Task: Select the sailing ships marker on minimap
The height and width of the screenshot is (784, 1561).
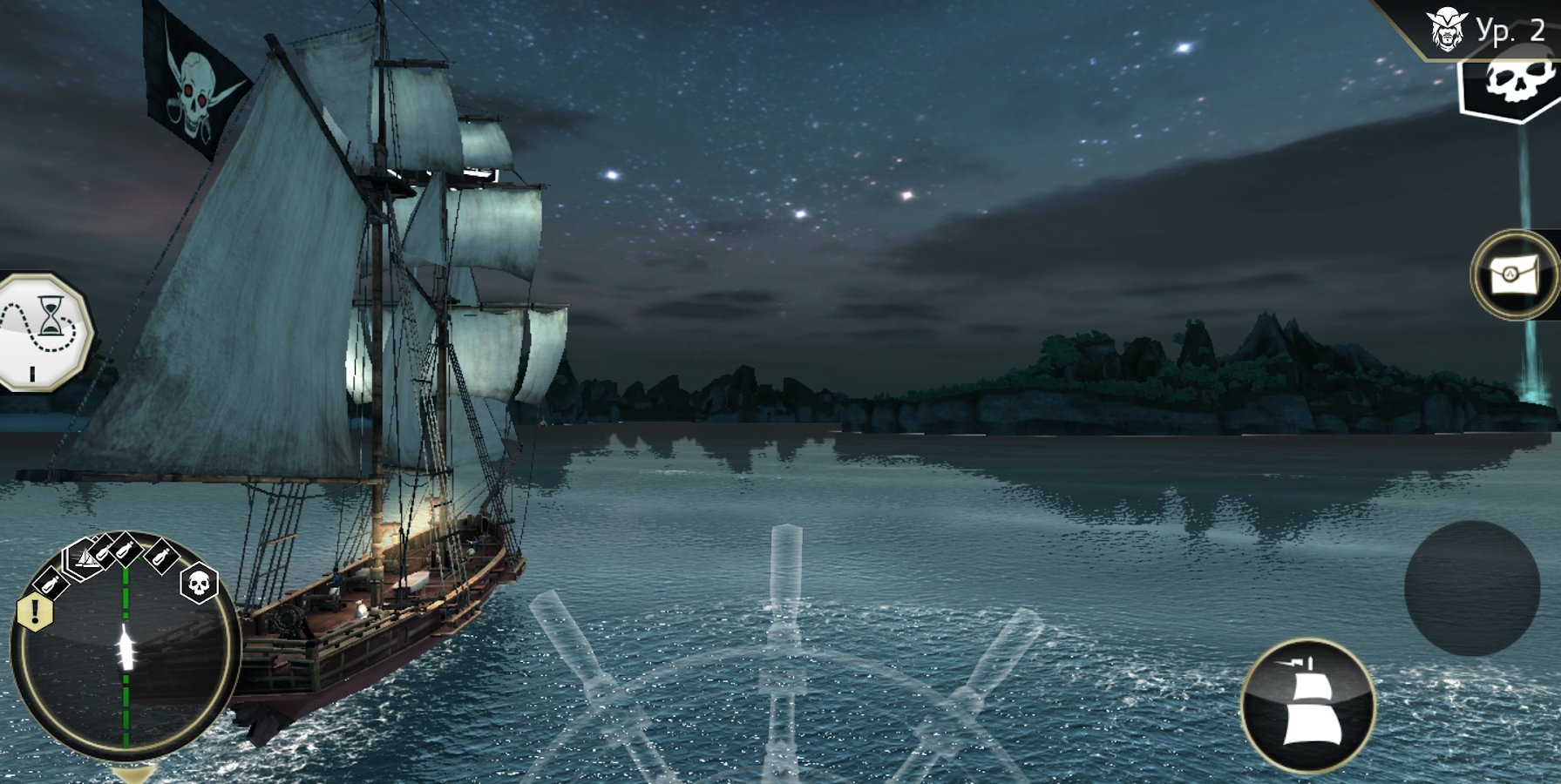Action: pos(85,556)
